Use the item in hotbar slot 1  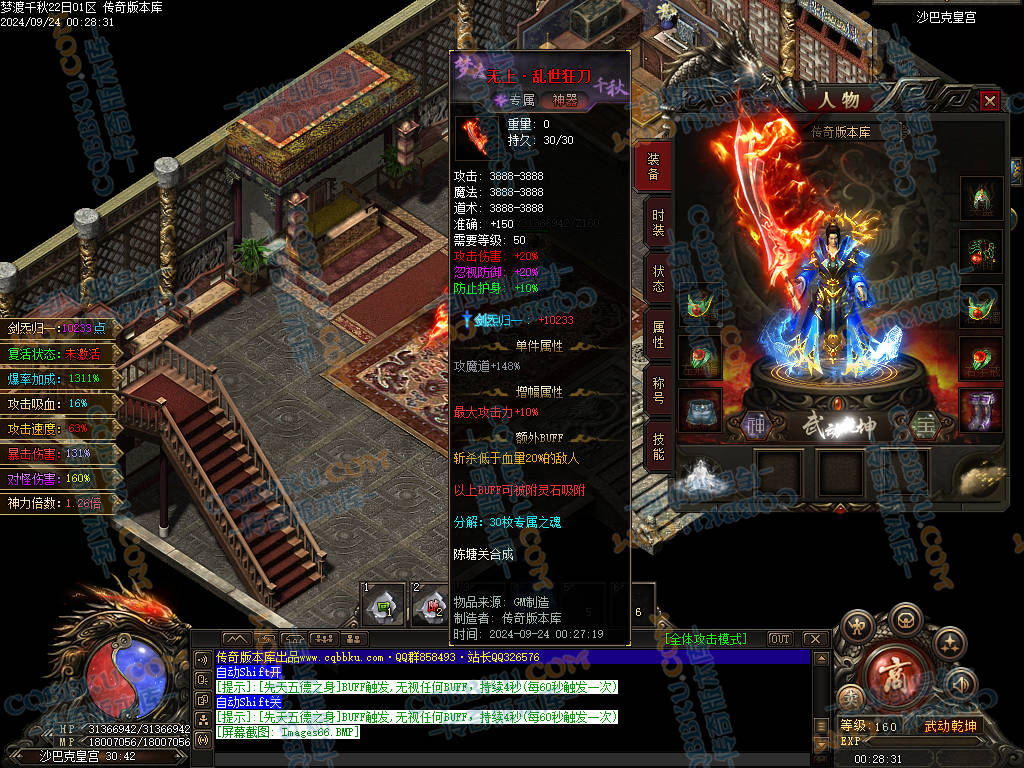(x=382, y=603)
